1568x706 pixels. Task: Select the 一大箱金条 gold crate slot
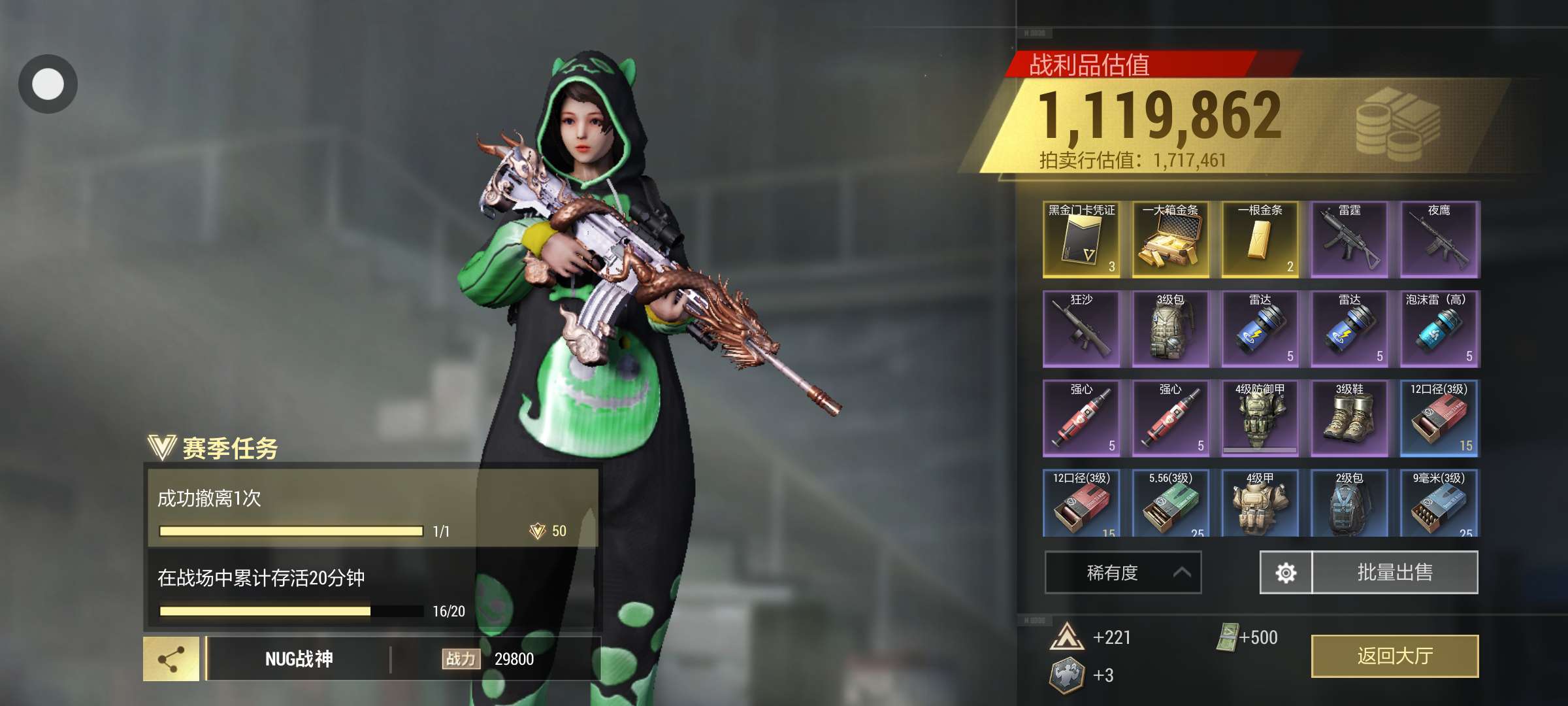pos(1170,240)
